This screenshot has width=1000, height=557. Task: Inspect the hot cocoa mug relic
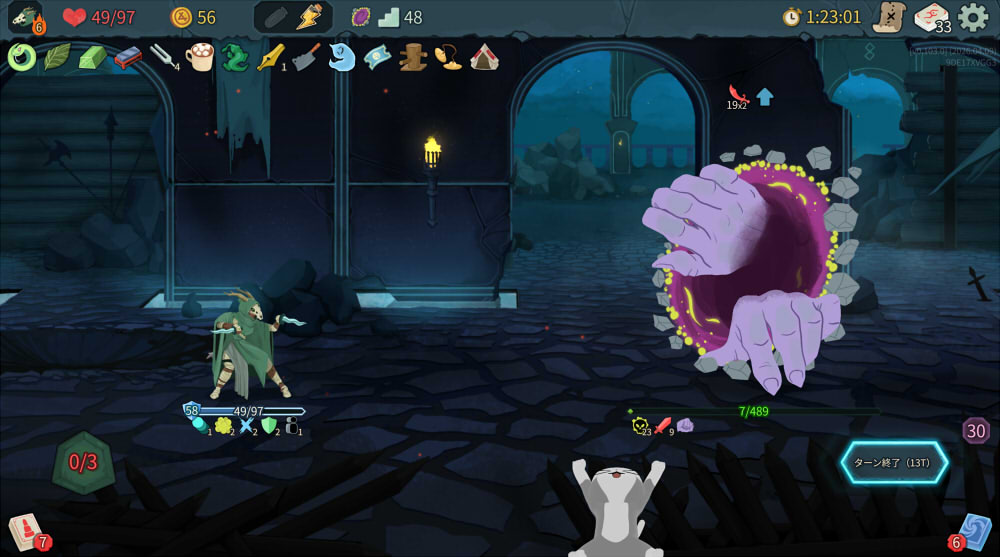point(200,57)
